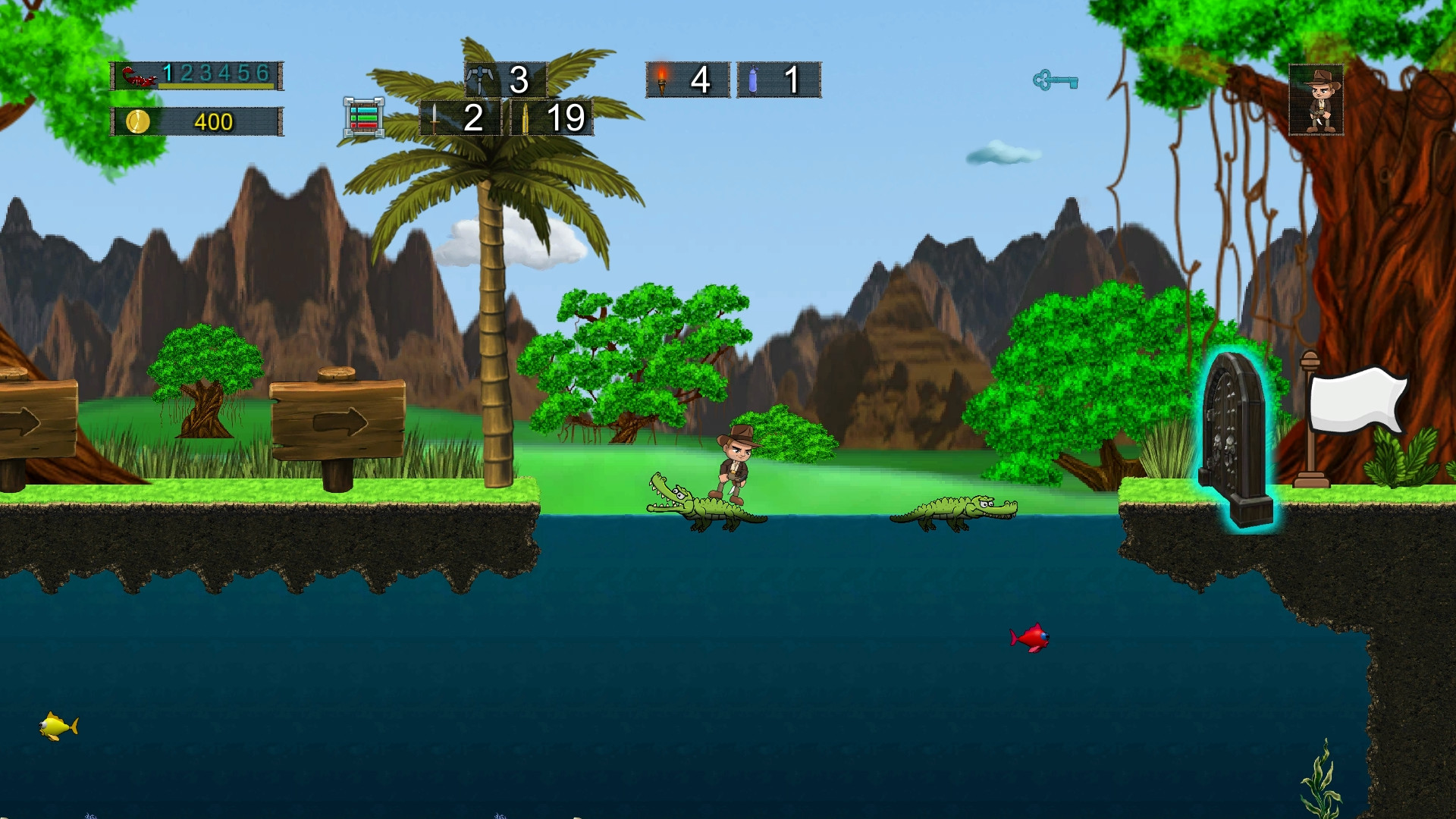Select the crocodile beneath the player

pos(705,508)
